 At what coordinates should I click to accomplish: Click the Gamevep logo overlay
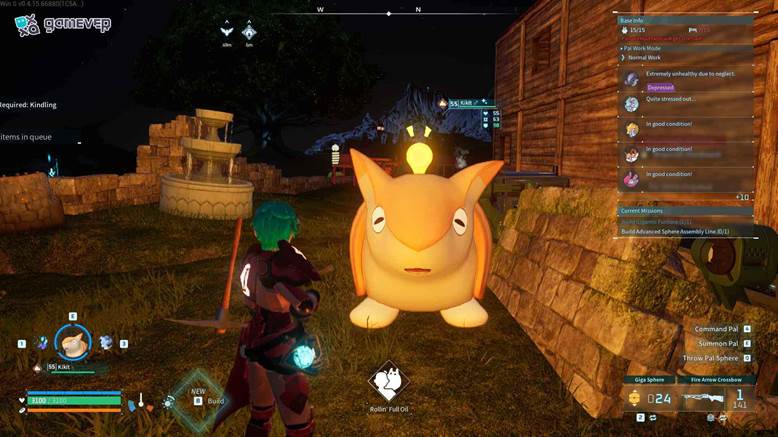(x=62, y=23)
